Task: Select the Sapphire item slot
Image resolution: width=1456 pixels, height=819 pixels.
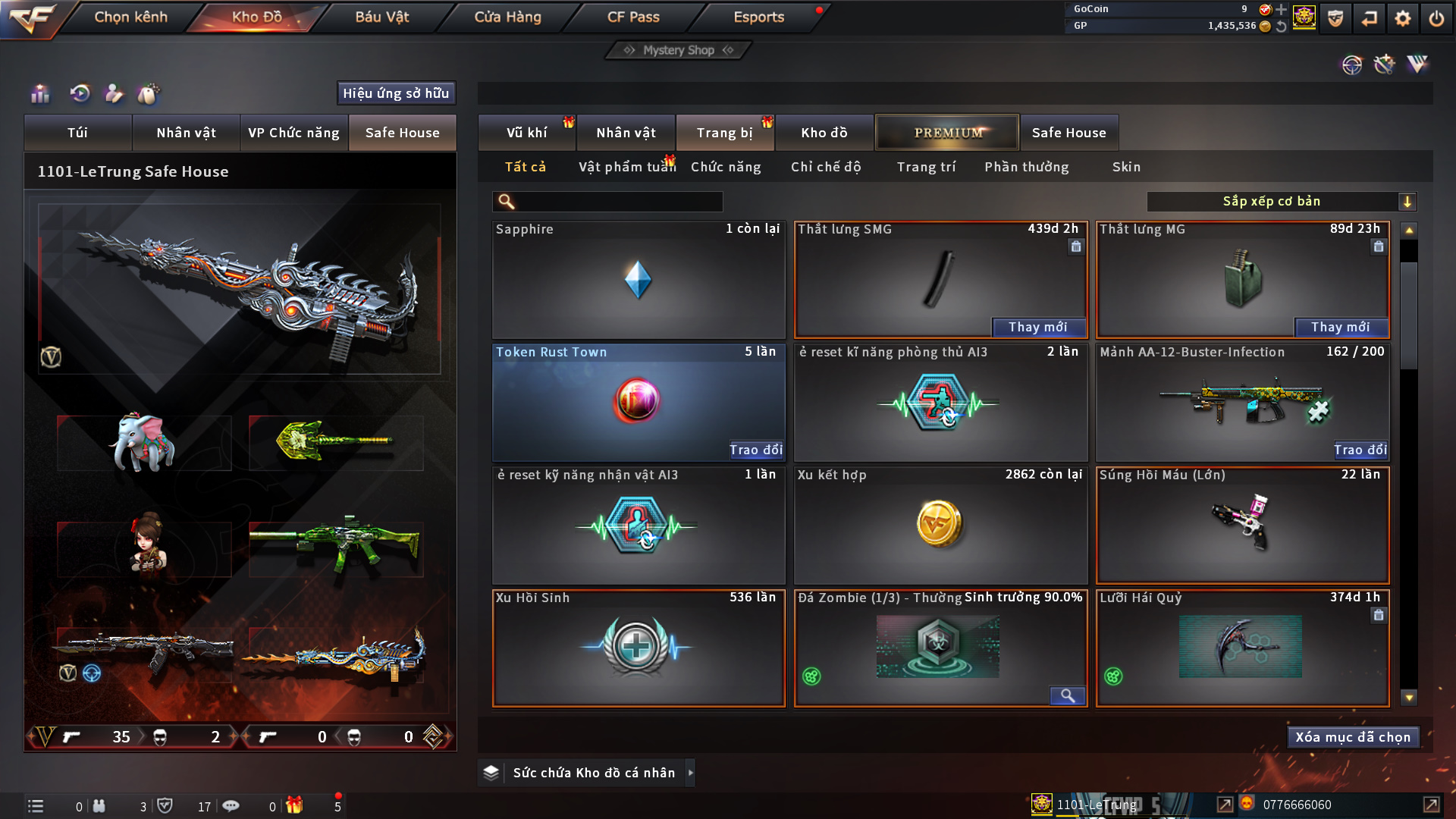Action: tap(638, 280)
